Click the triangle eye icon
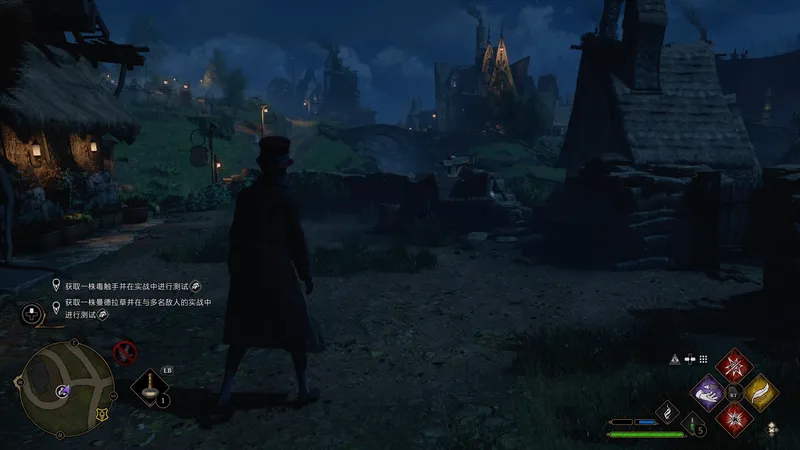Image resolution: width=800 pixels, height=450 pixels. tap(675, 359)
